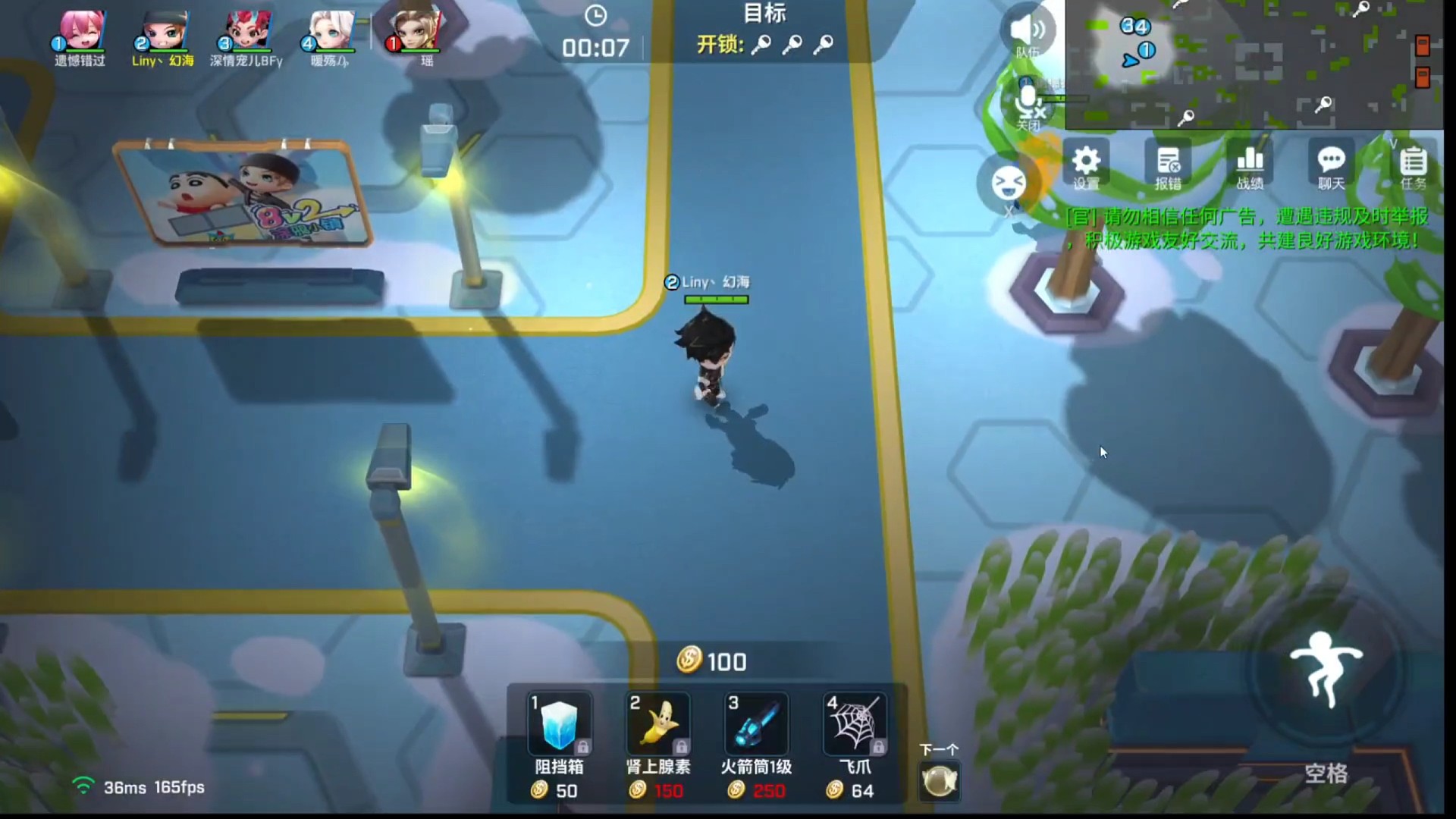Select the 火箭筒1级 rocket launcher slot

coord(756,724)
